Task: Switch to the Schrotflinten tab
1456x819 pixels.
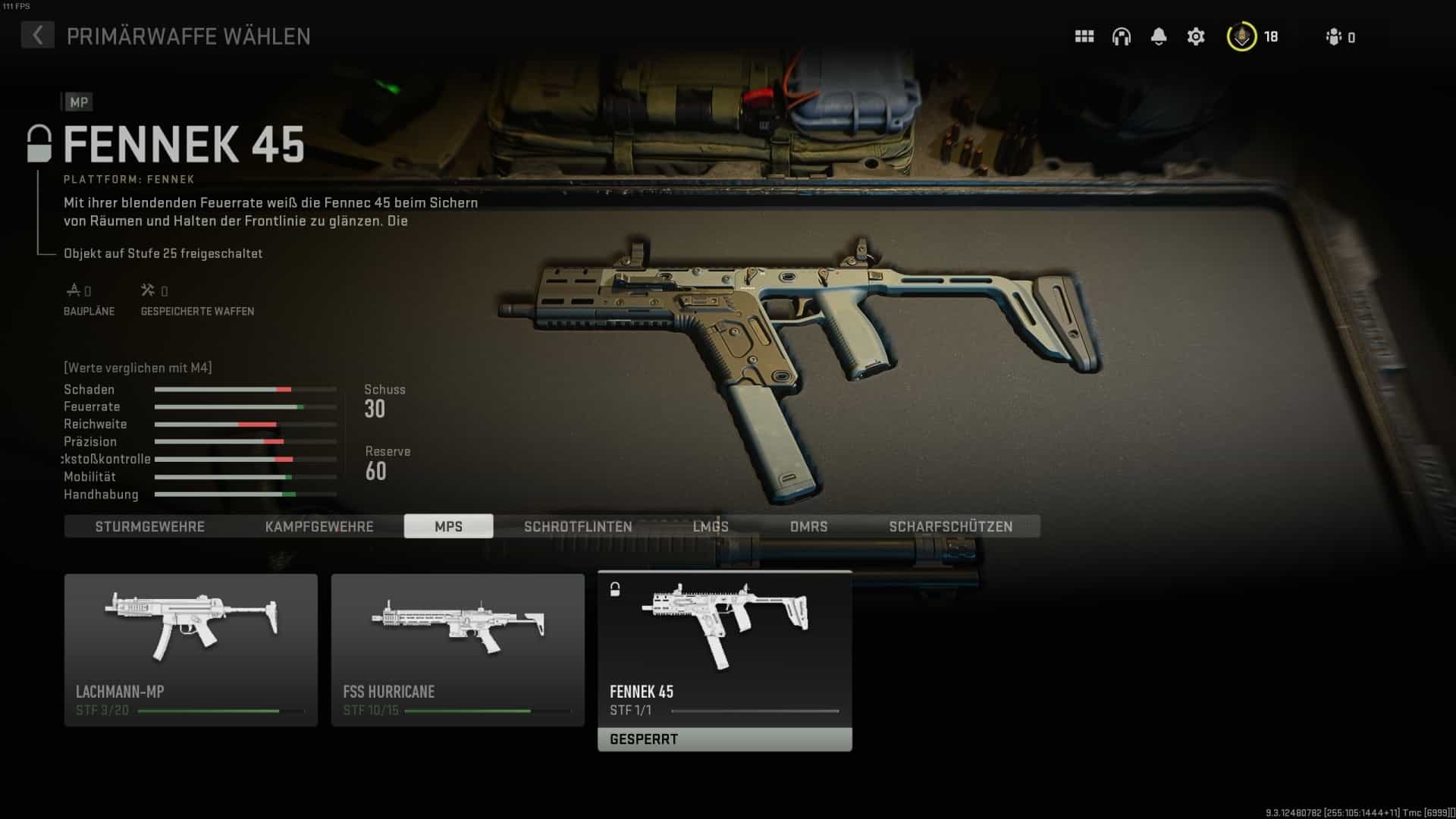Action: pyautogui.click(x=578, y=526)
